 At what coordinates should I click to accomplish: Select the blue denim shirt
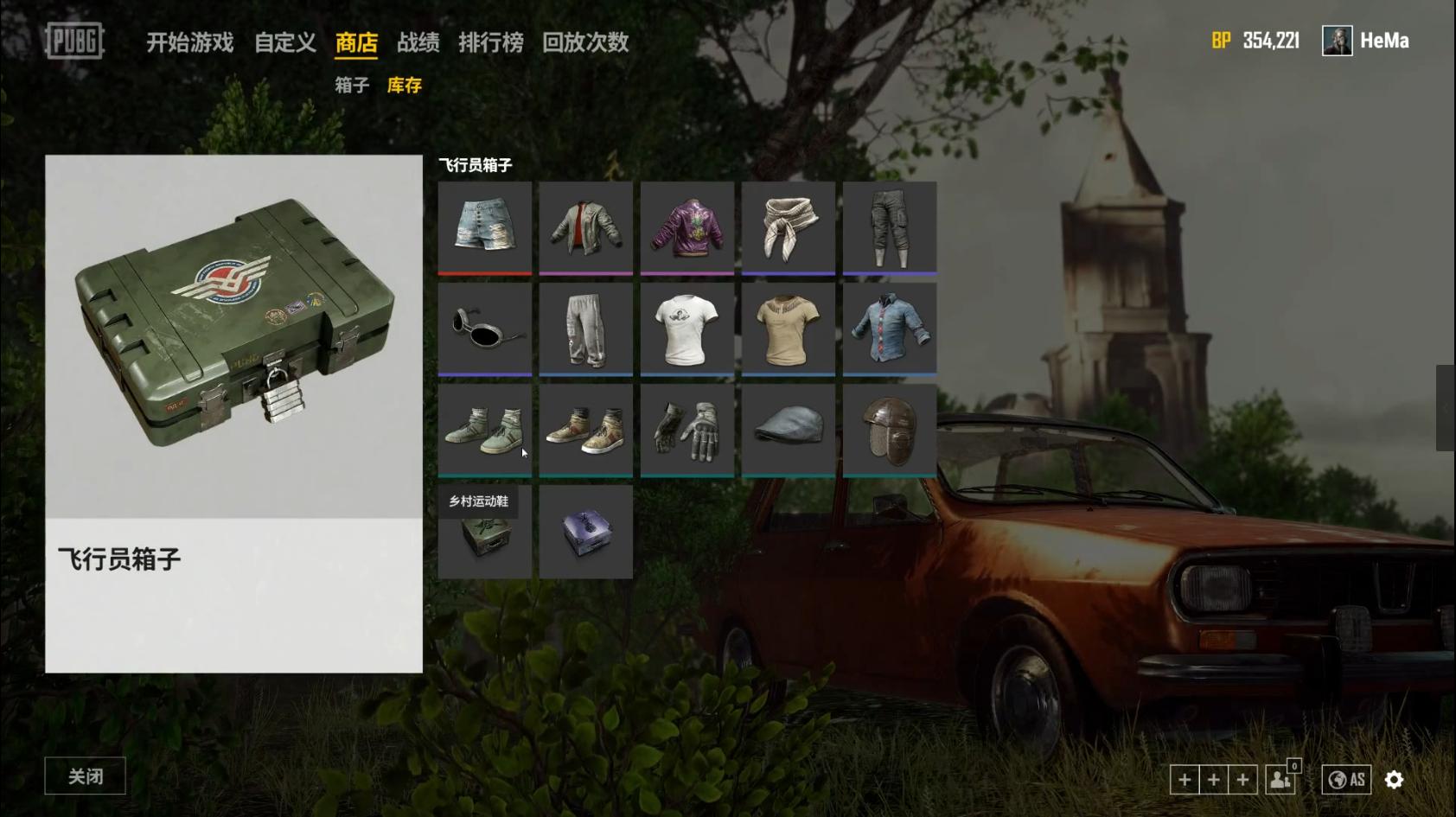pyautogui.click(x=889, y=329)
